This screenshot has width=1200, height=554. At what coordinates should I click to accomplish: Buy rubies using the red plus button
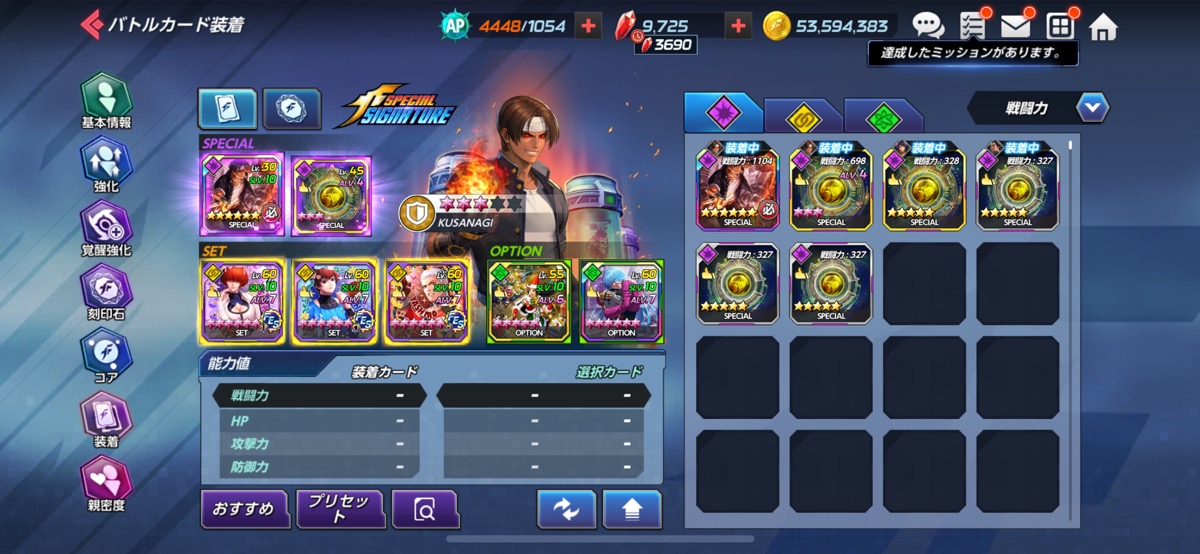738,26
